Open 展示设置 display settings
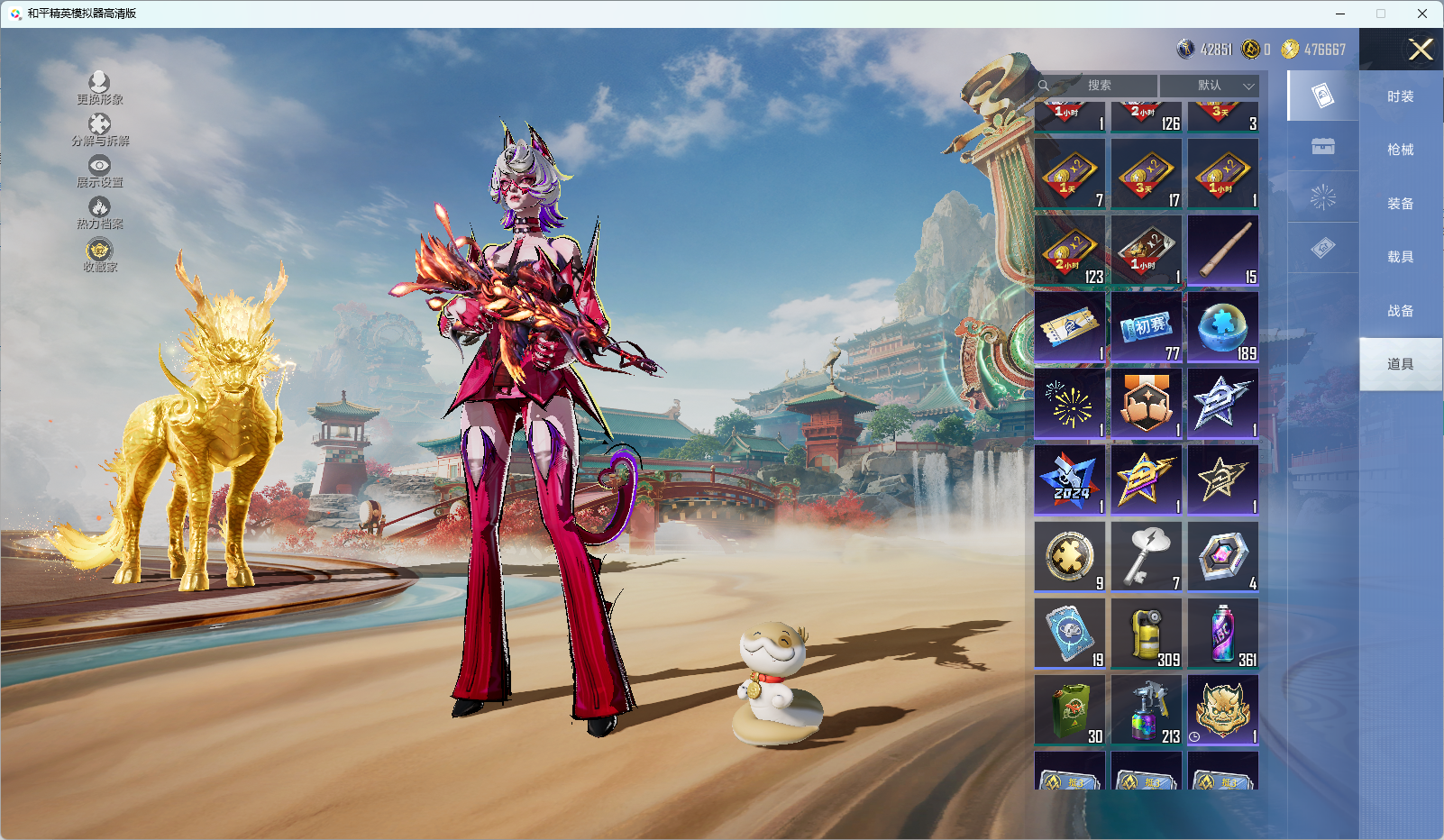 [99, 171]
